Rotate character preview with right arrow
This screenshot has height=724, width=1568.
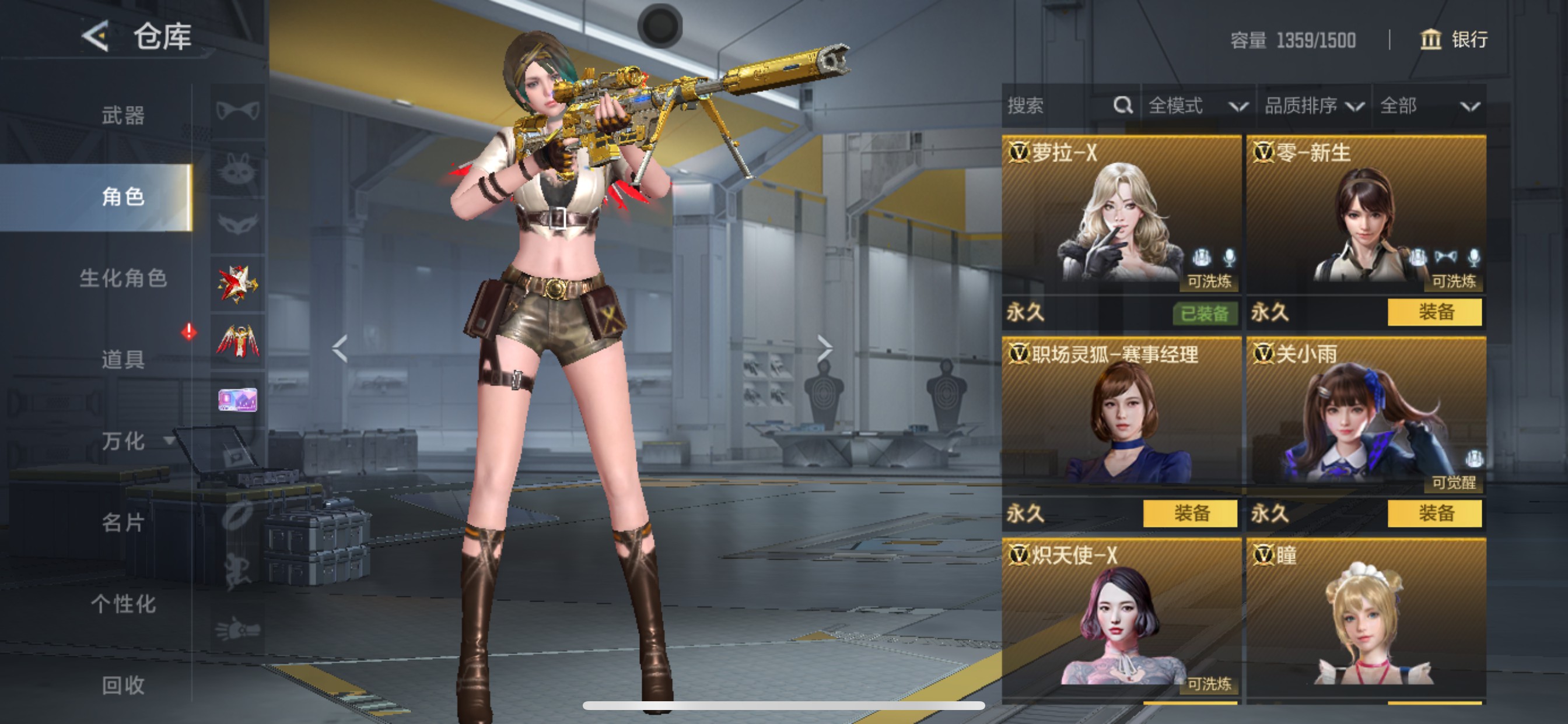(x=824, y=348)
